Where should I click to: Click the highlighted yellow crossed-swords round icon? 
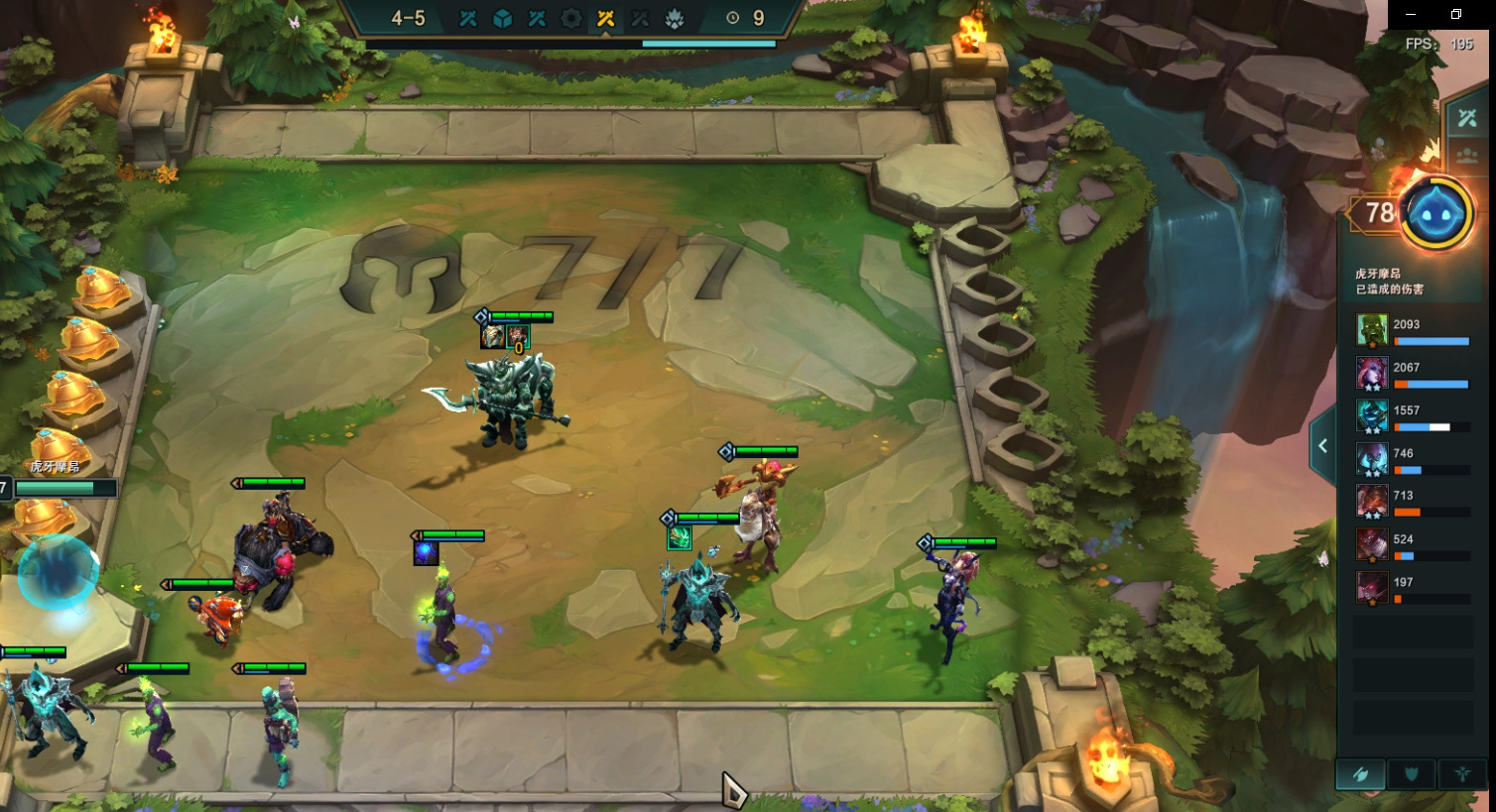605,18
